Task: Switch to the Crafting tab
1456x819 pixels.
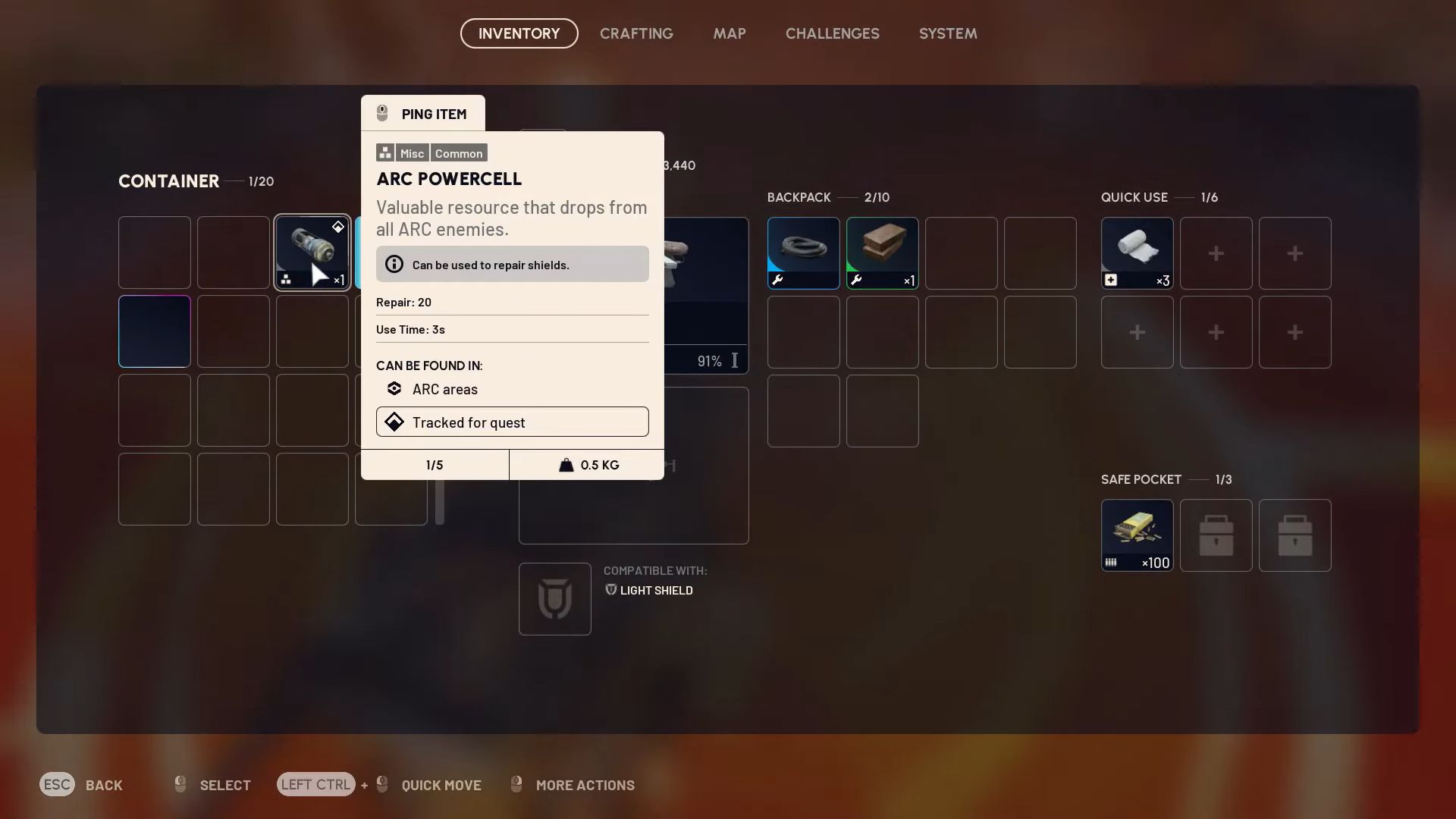Action: coord(636,33)
